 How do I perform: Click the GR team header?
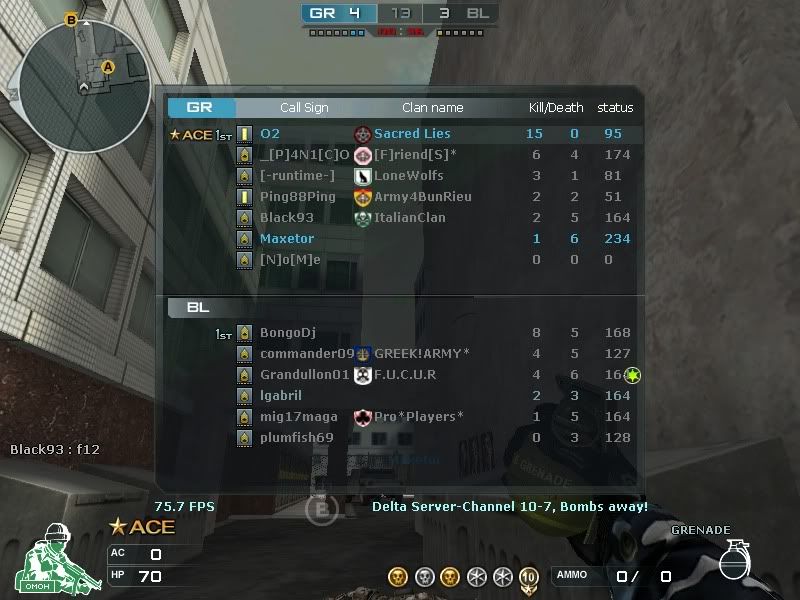[202, 108]
